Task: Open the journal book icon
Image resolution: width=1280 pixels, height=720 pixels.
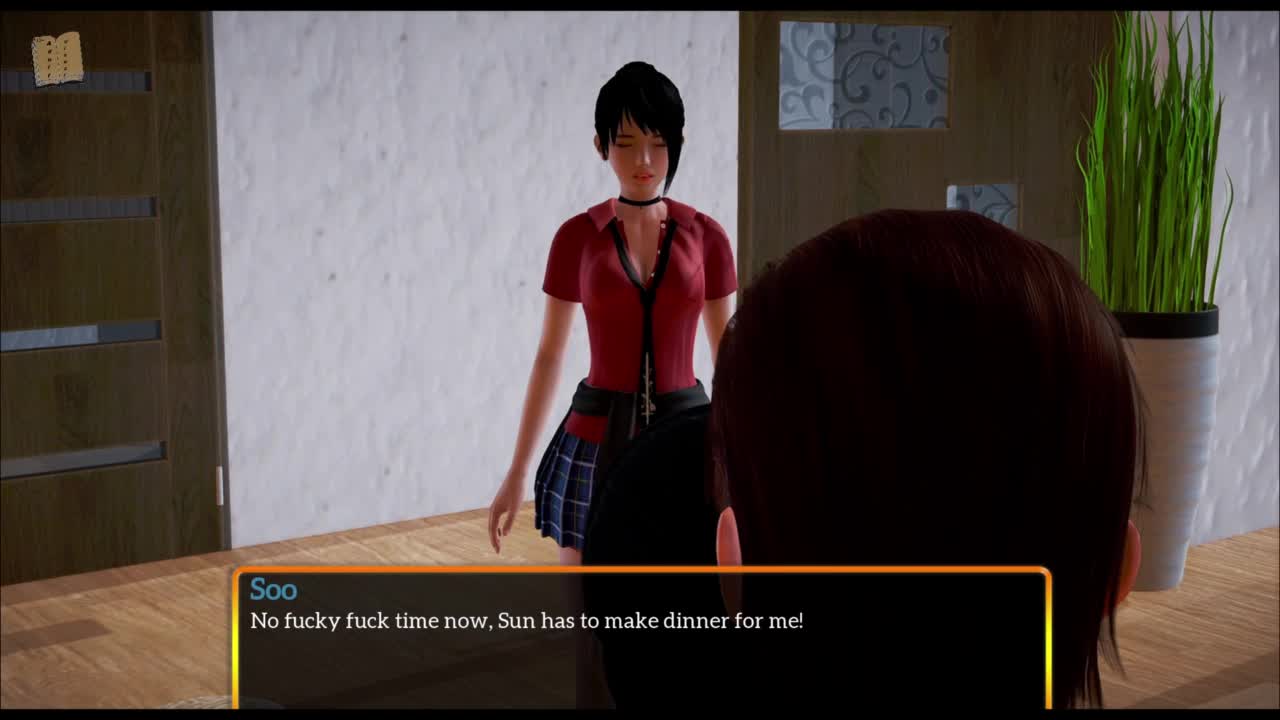Action: coord(57,59)
